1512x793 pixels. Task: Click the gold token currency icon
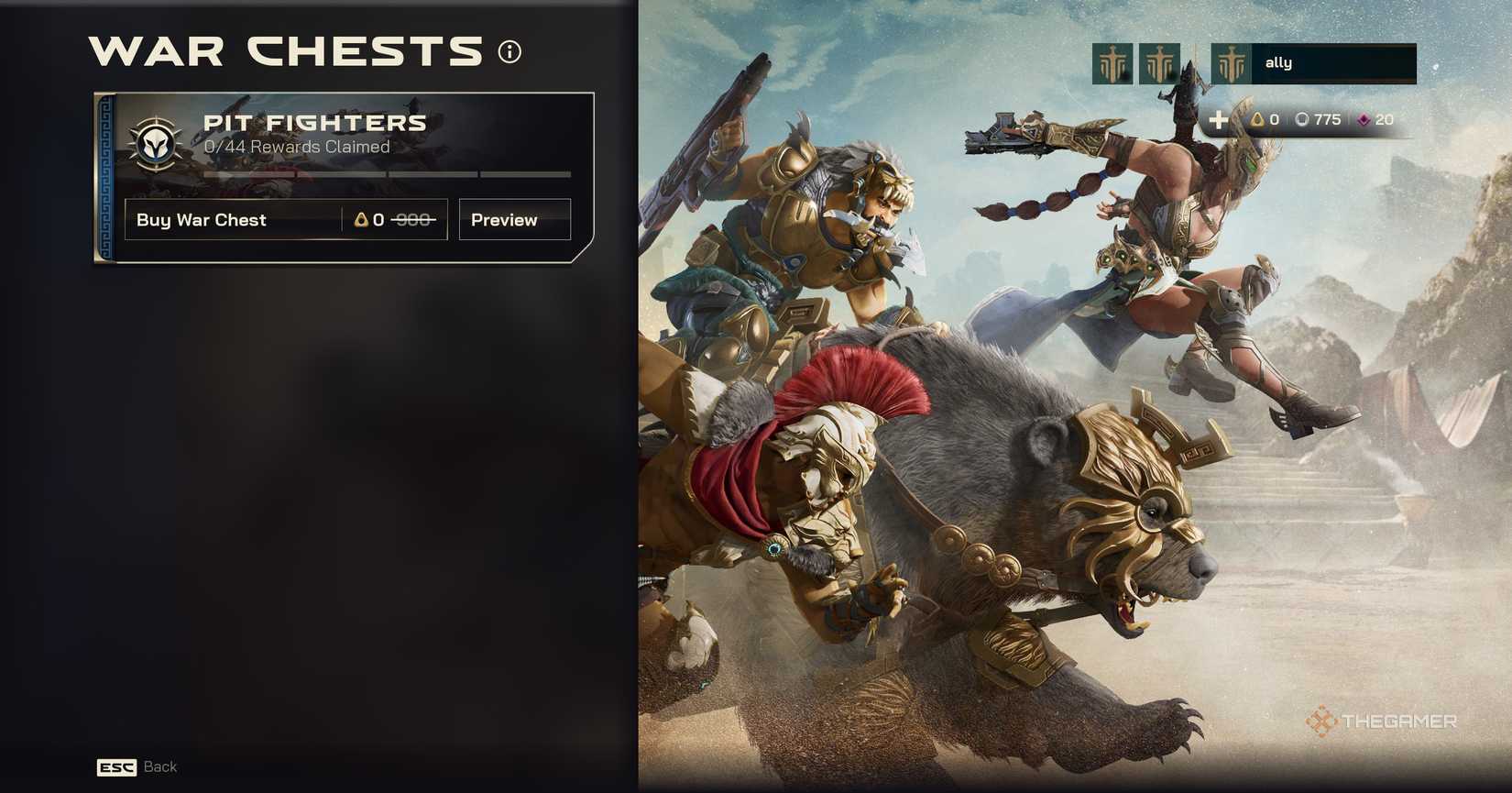coord(1258,119)
